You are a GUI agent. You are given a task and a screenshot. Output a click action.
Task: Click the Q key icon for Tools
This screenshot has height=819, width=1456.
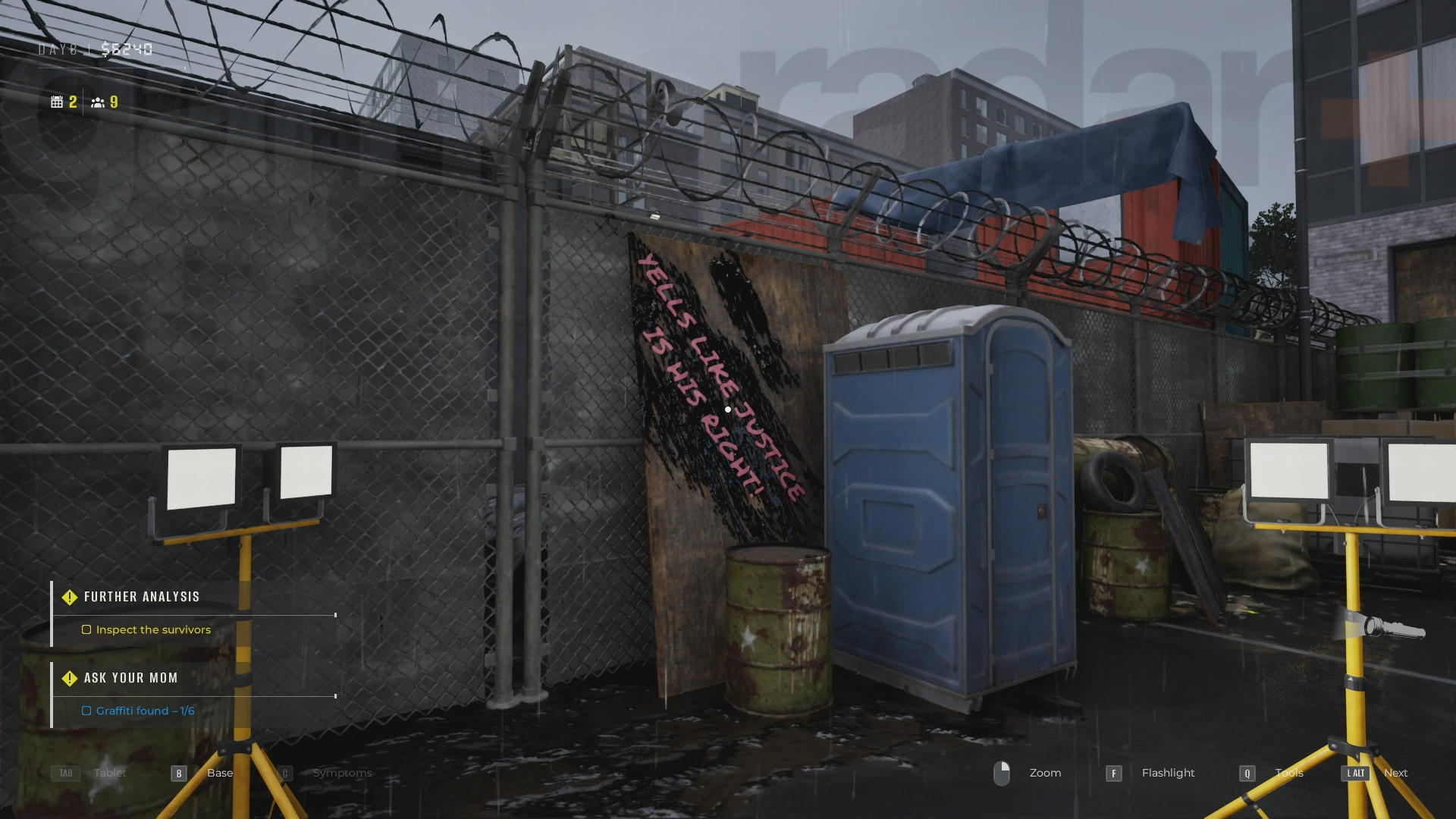[x=1247, y=773]
